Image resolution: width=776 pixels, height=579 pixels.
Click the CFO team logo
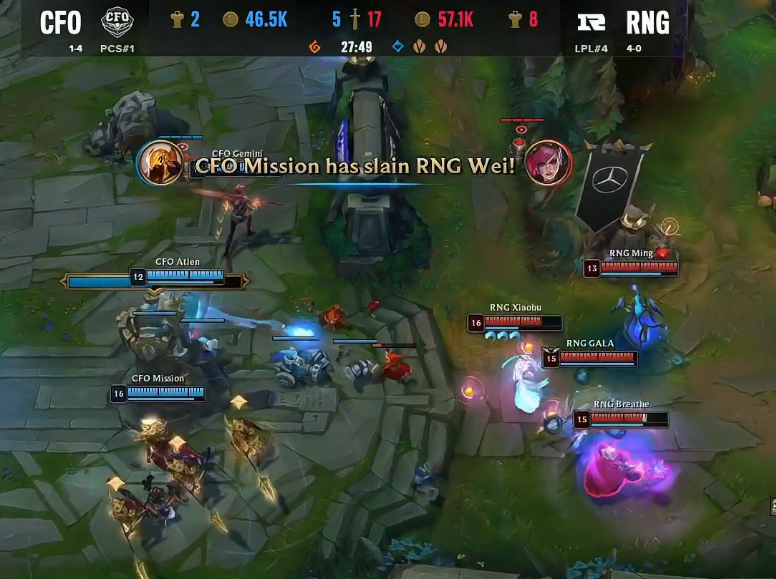point(117,20)
